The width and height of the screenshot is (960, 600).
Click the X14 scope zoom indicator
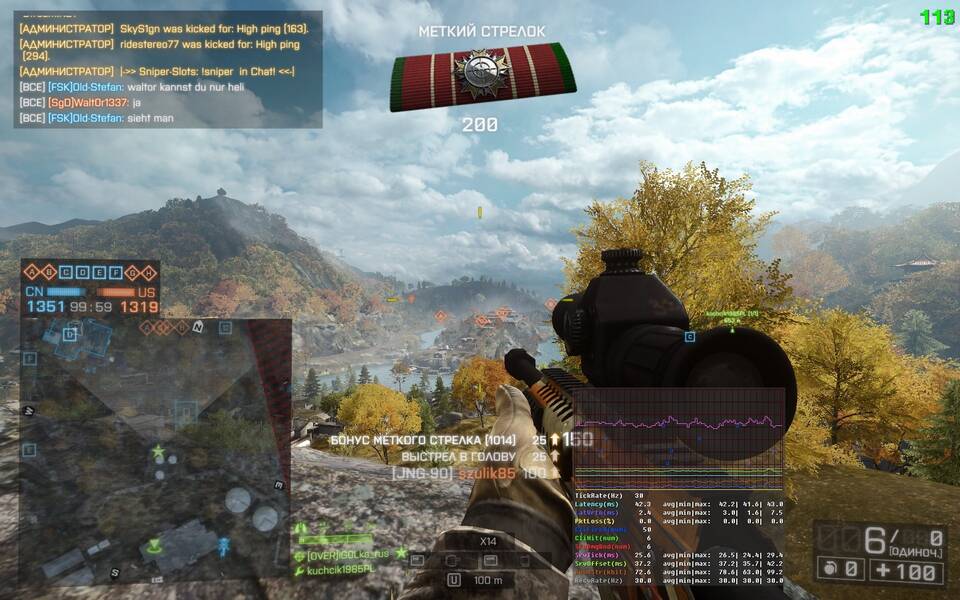[489, 541]
